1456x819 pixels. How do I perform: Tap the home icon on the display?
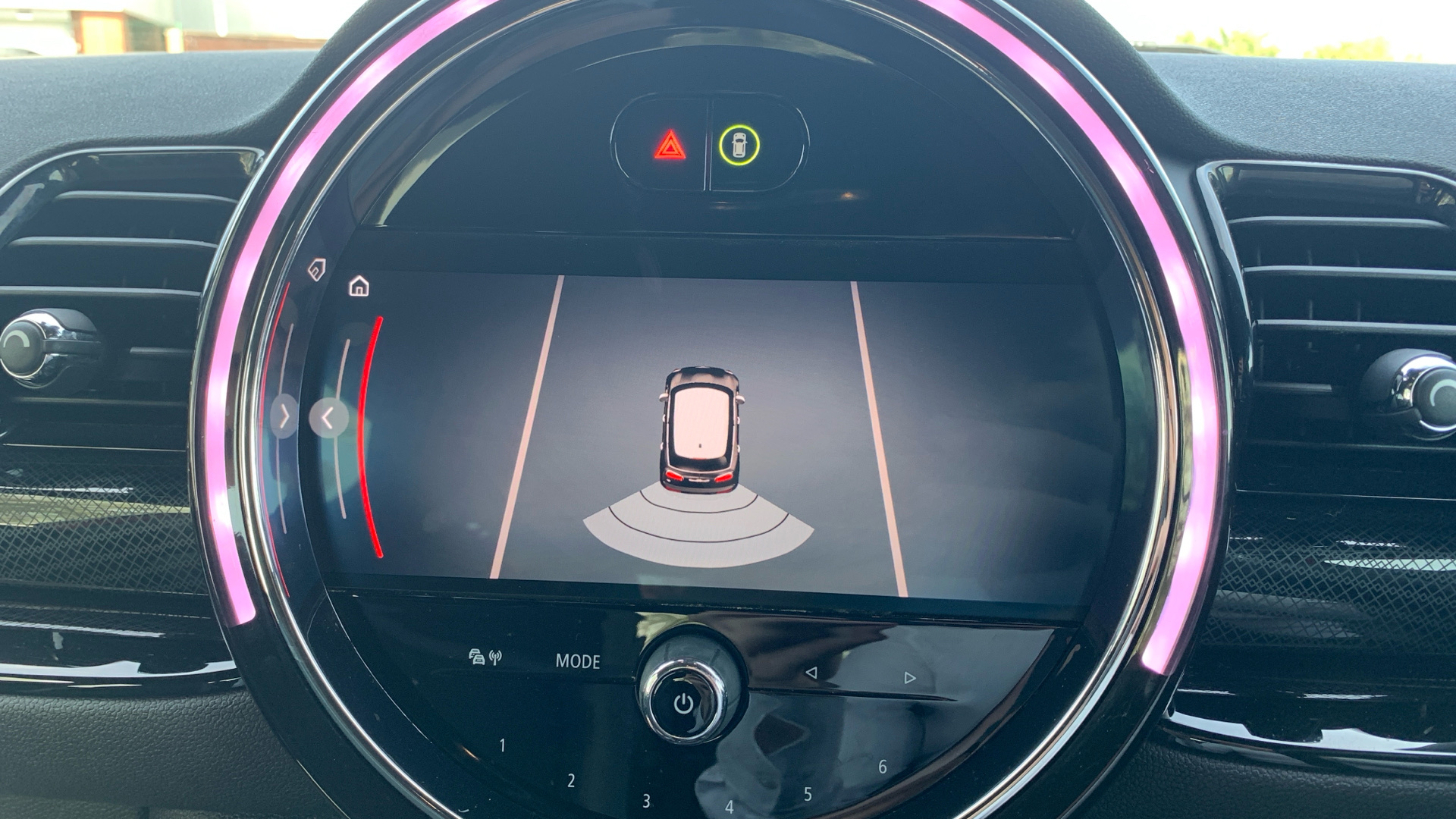tap(359, 287)
